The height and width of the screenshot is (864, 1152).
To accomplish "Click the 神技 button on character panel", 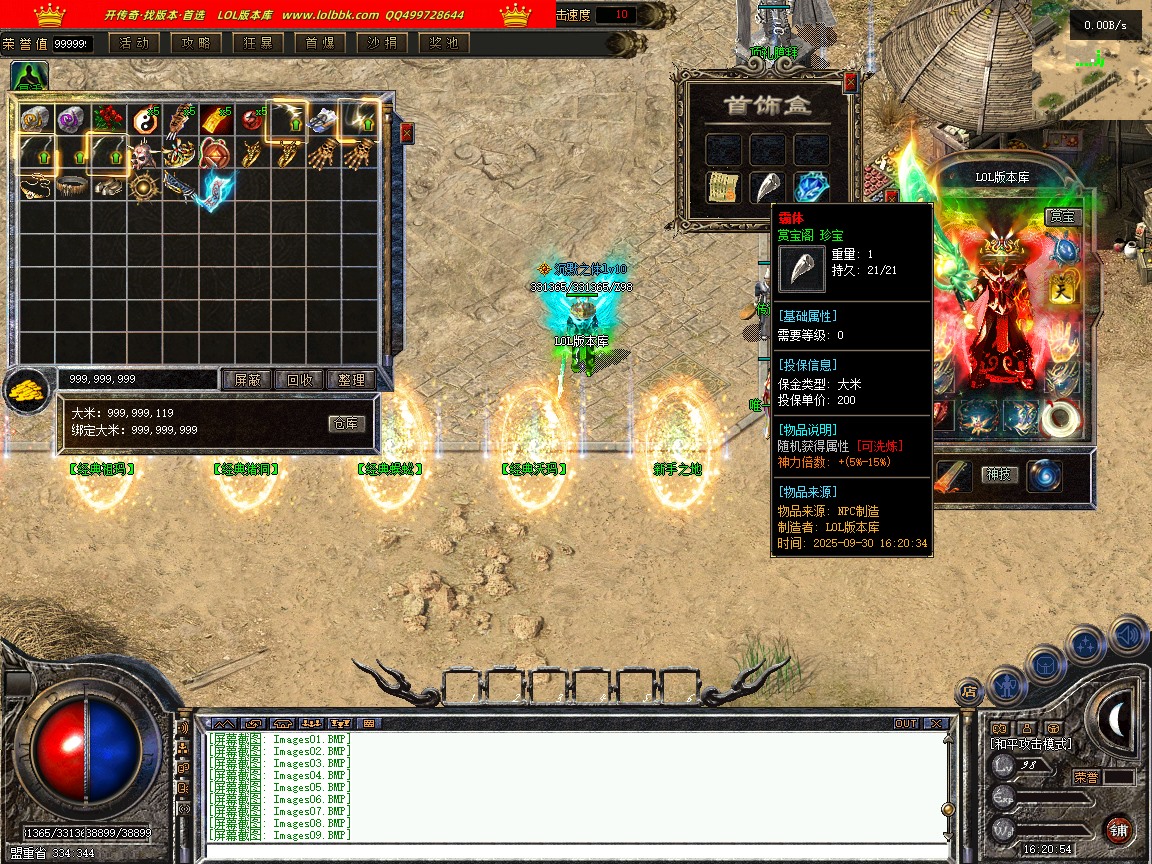I will tap(997, 474).
